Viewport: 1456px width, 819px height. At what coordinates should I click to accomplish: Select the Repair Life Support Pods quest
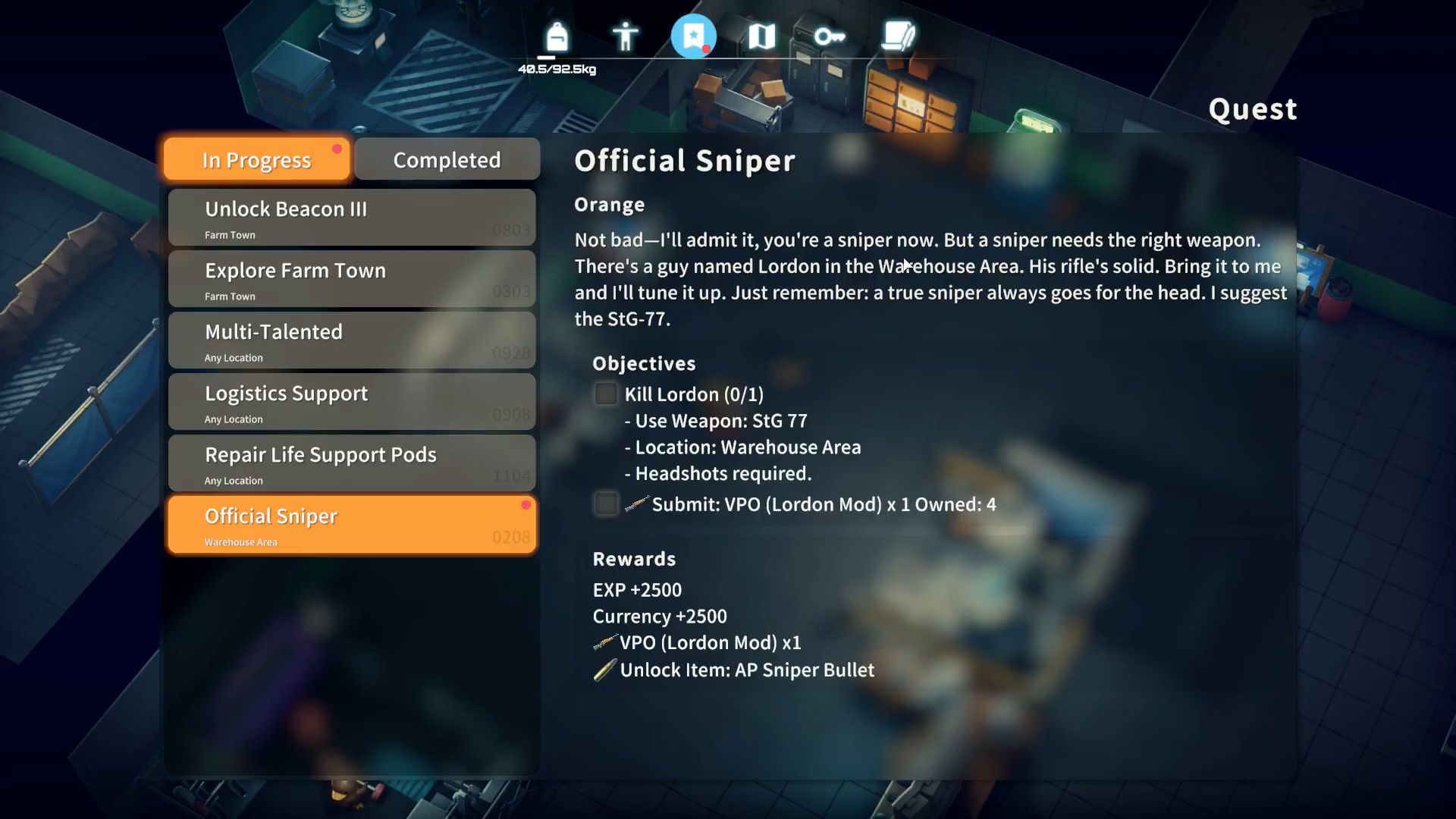pyautogui.click(x=351, y=463)
